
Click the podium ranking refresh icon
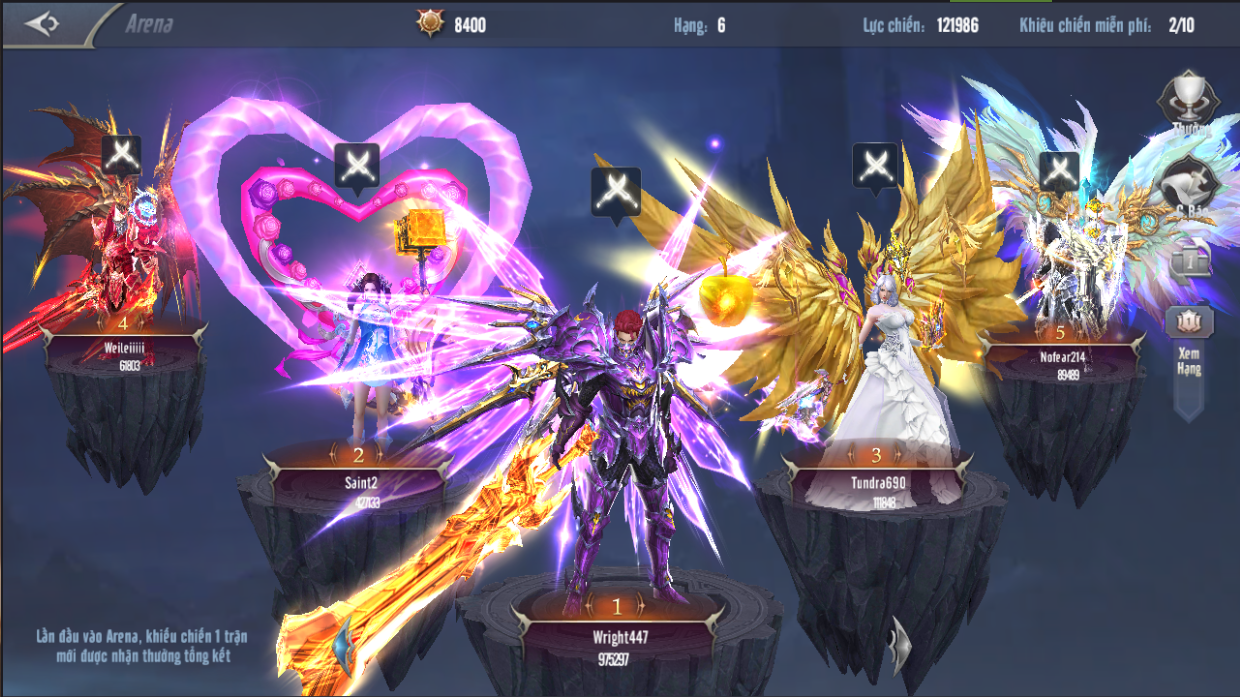click(1190, 262)
